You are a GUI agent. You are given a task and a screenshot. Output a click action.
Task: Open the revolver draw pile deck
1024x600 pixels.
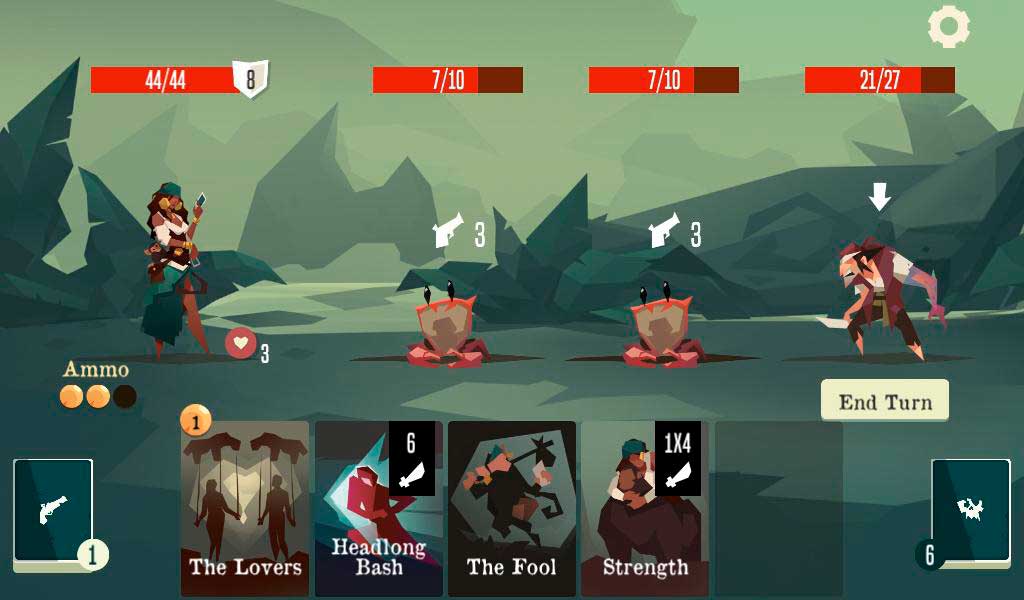tap(54, 511)
